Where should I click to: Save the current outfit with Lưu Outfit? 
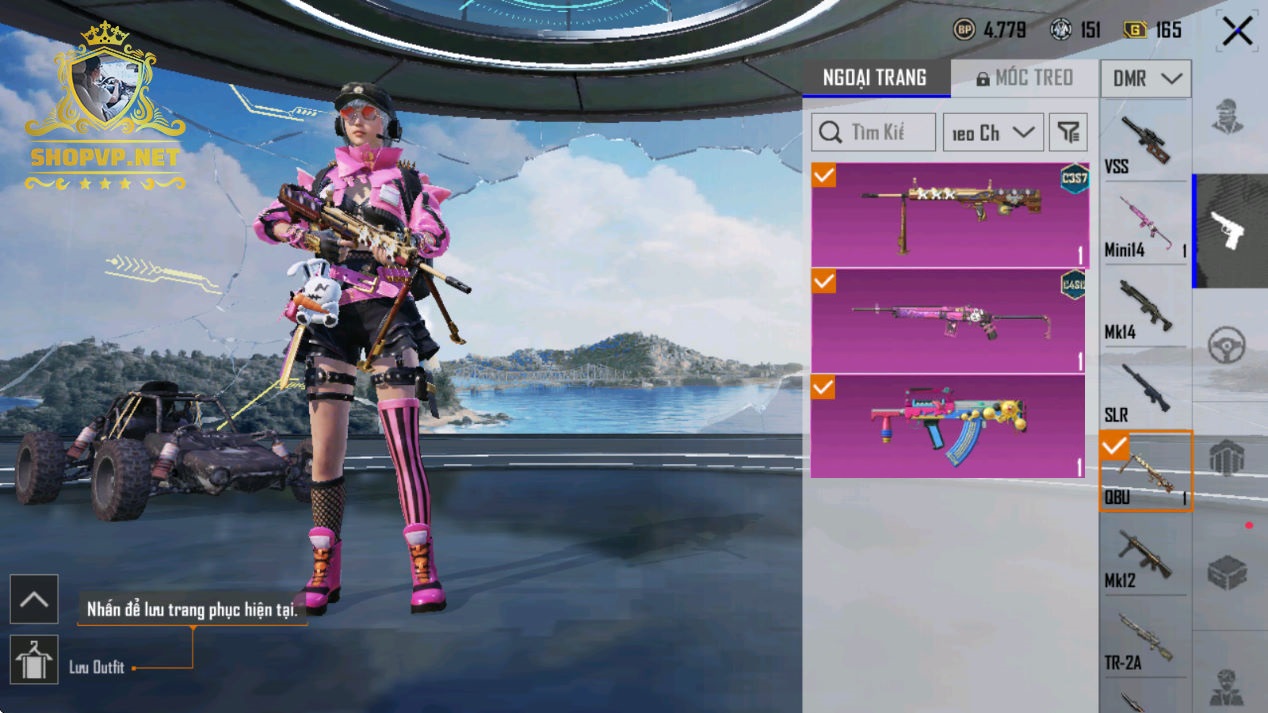[34, 660]
